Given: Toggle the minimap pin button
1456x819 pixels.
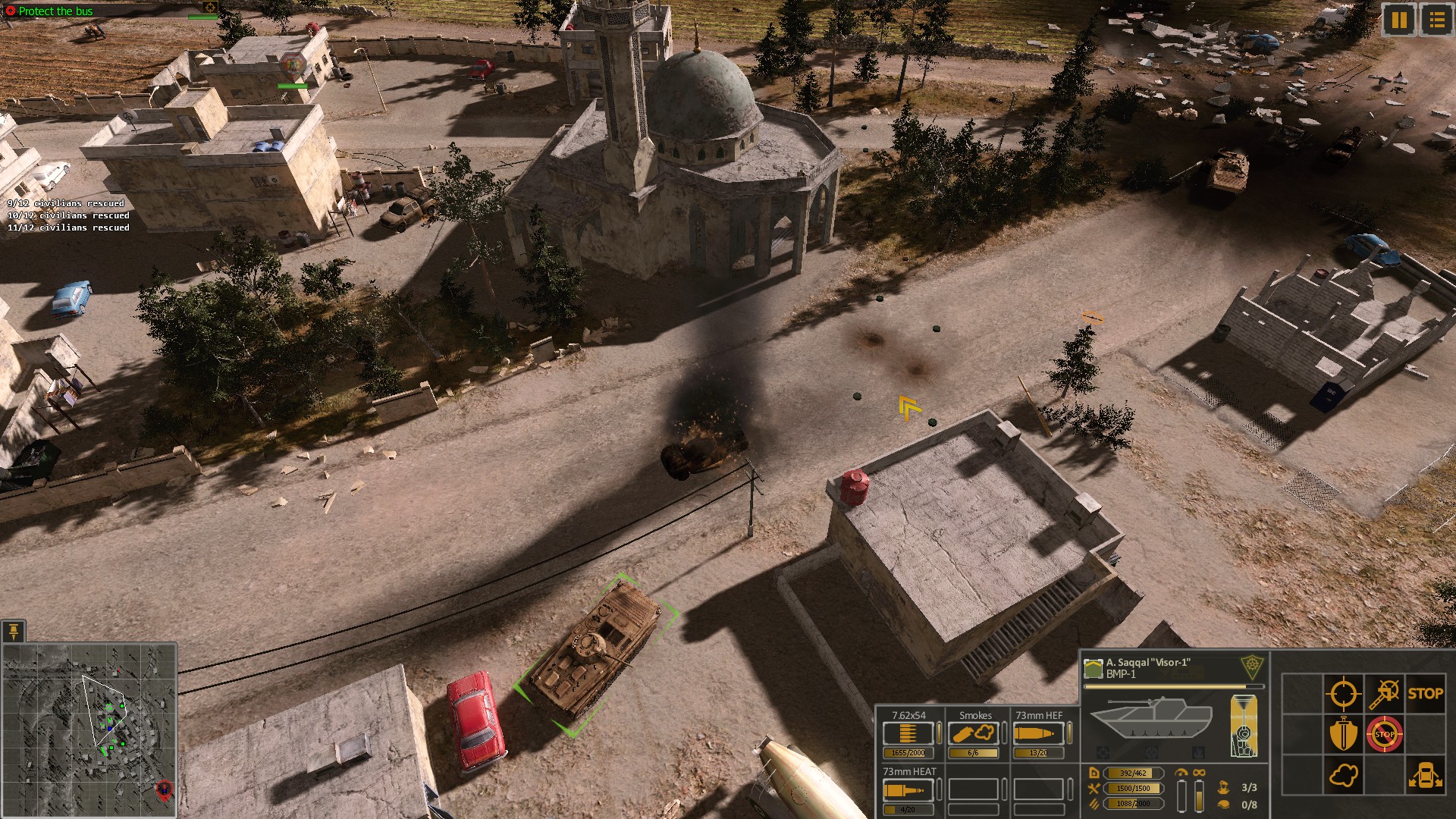Looking at the screenshot, I should (14, 631).
